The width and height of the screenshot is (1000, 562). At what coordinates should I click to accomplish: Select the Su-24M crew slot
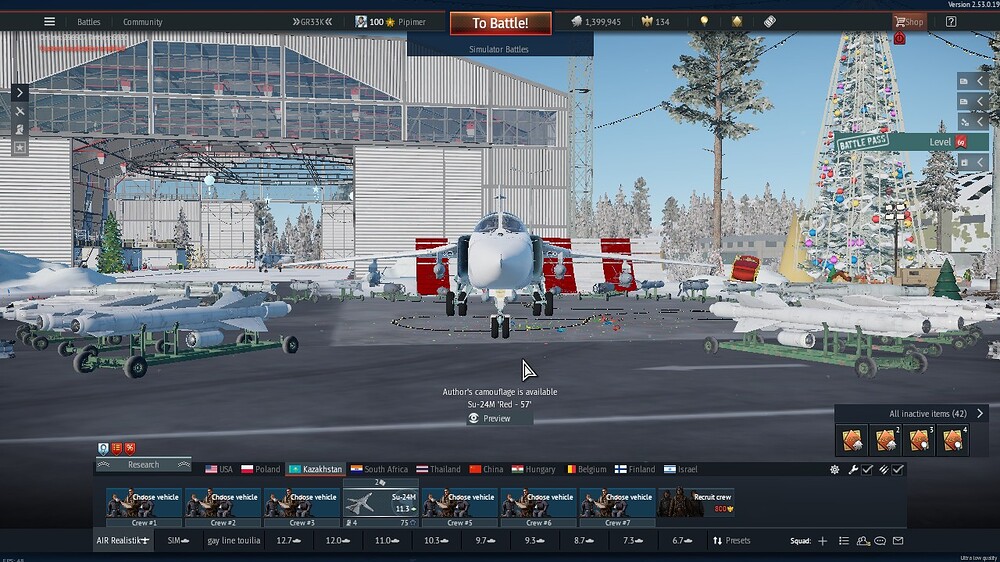pos(381,505)
